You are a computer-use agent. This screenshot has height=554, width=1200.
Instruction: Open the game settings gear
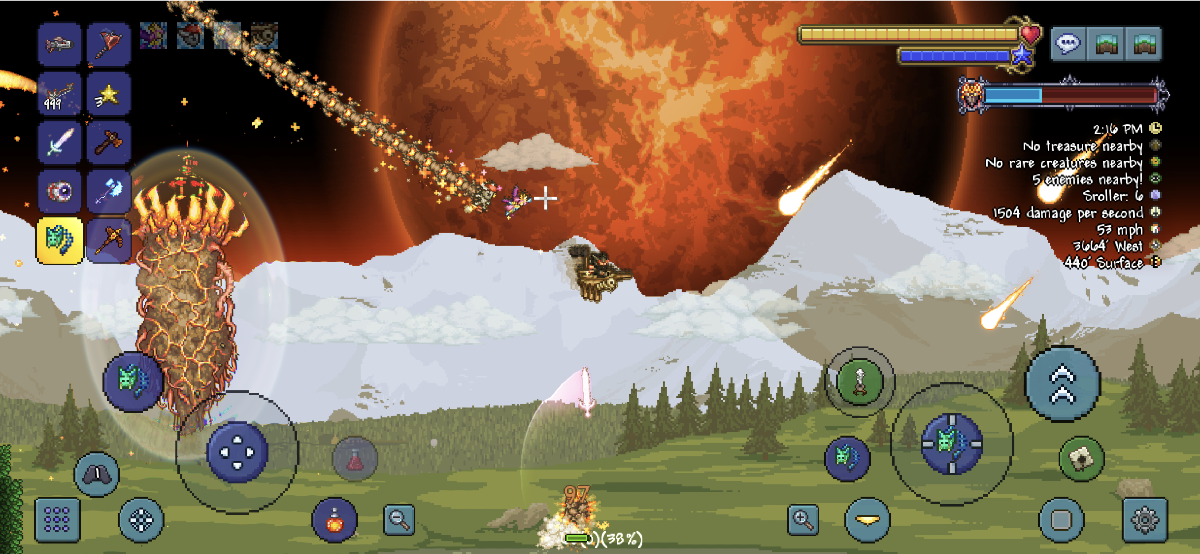[x=1146, y=519]
